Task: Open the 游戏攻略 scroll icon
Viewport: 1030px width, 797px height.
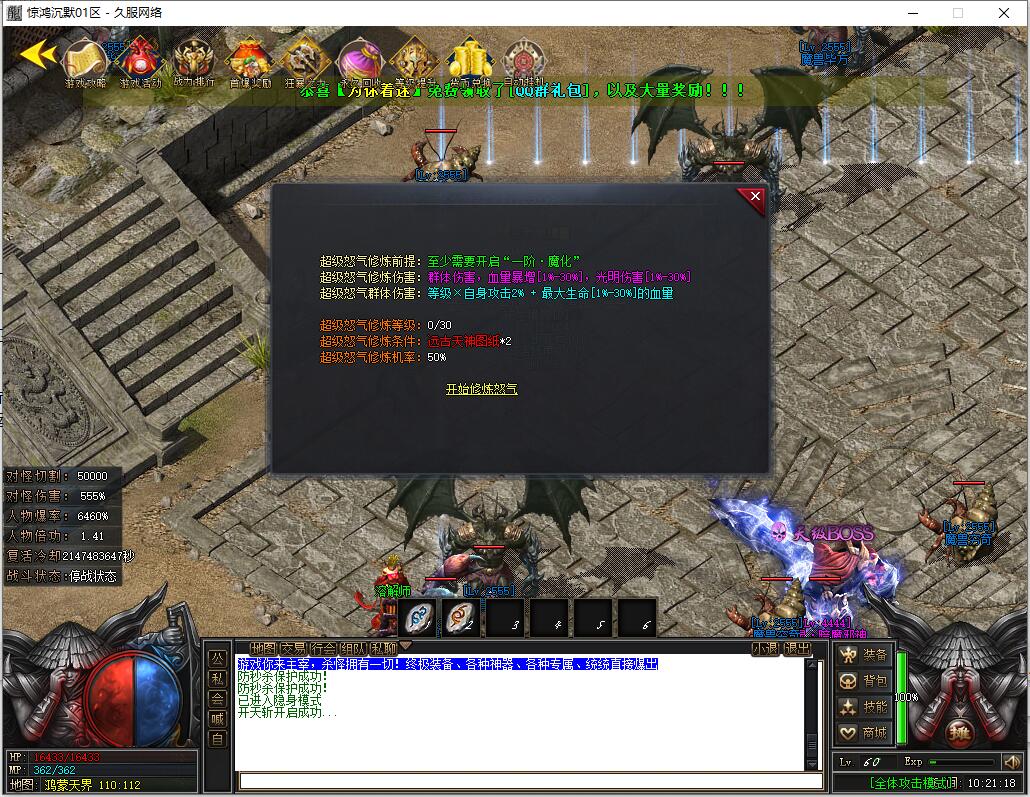Action: click(86, 62)
